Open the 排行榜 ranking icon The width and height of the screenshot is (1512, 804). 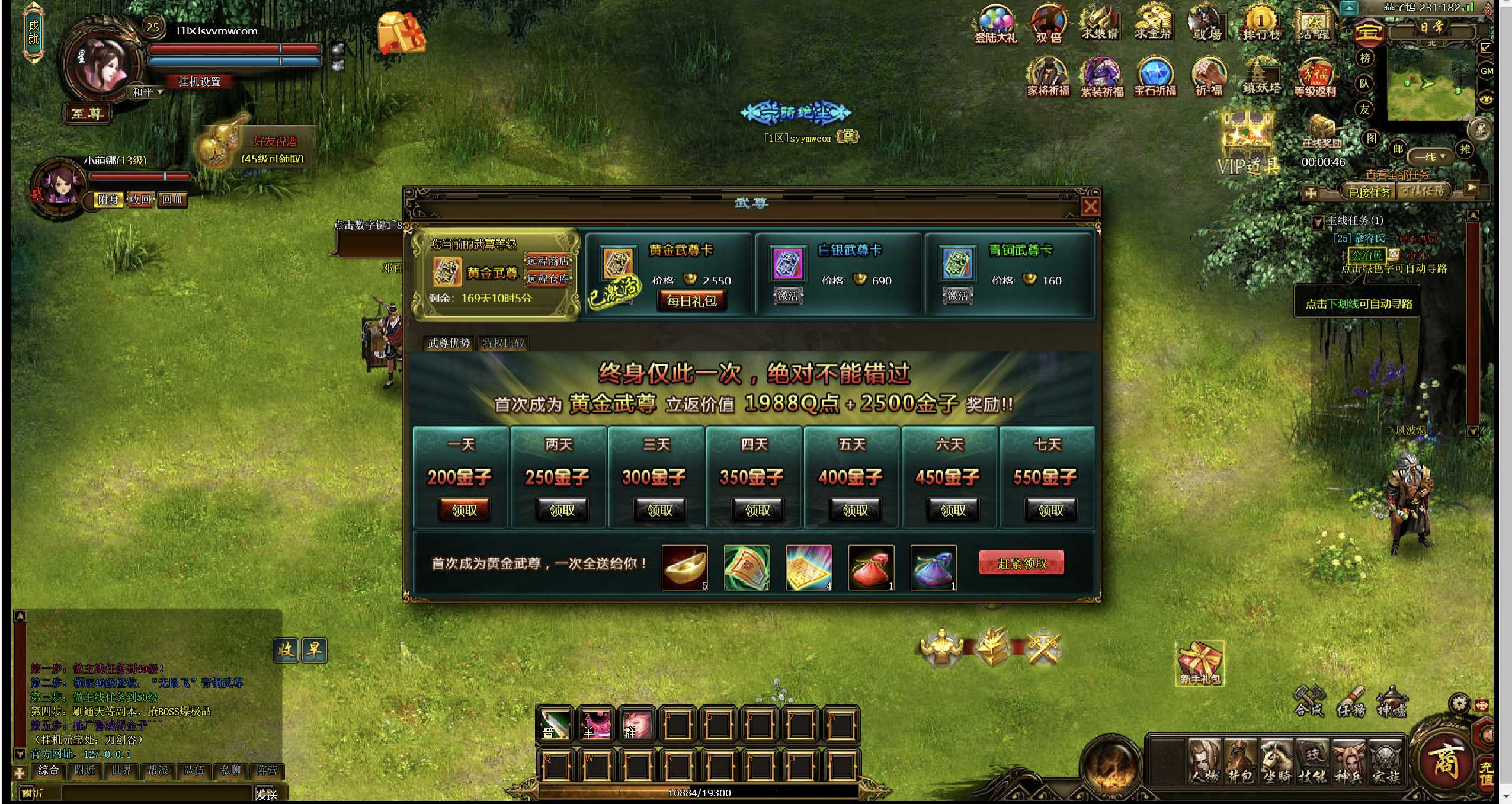coord(1261,24)
